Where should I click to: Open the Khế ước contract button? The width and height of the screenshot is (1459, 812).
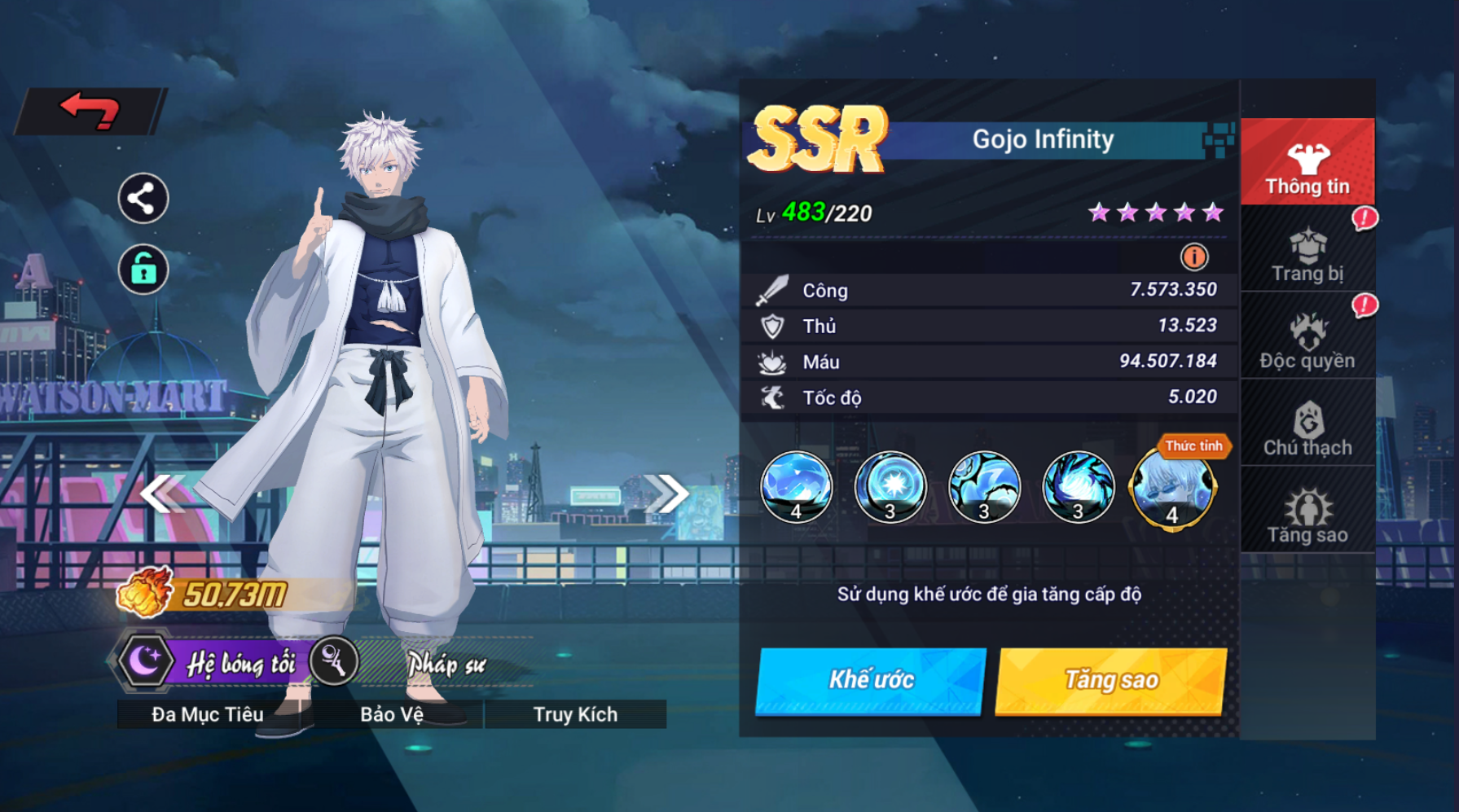871,681
